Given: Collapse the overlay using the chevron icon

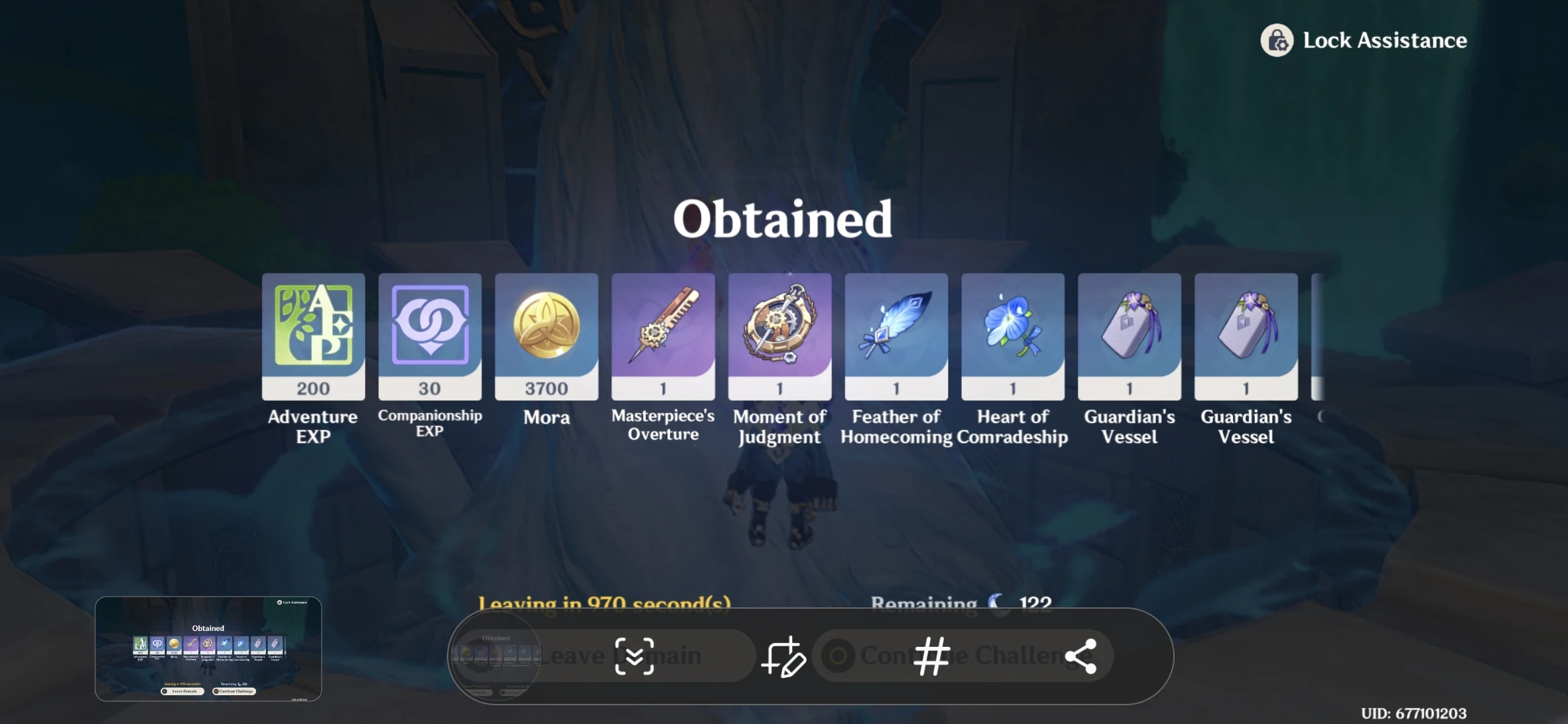Looking at the screenshot, I should 635,656.
